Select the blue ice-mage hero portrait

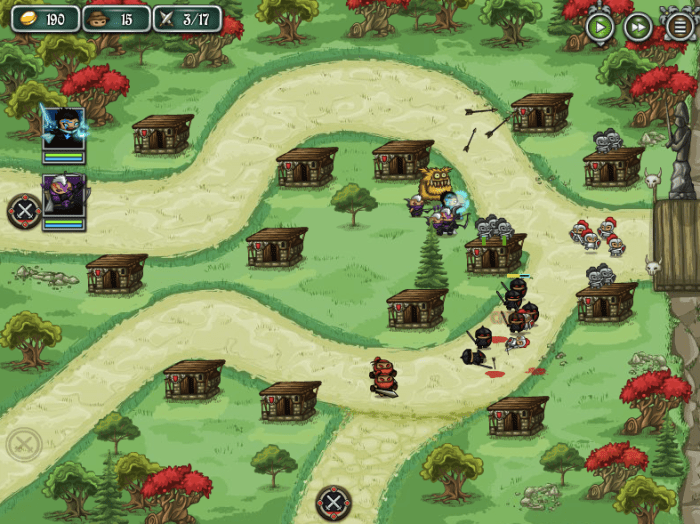pos(63,127)
